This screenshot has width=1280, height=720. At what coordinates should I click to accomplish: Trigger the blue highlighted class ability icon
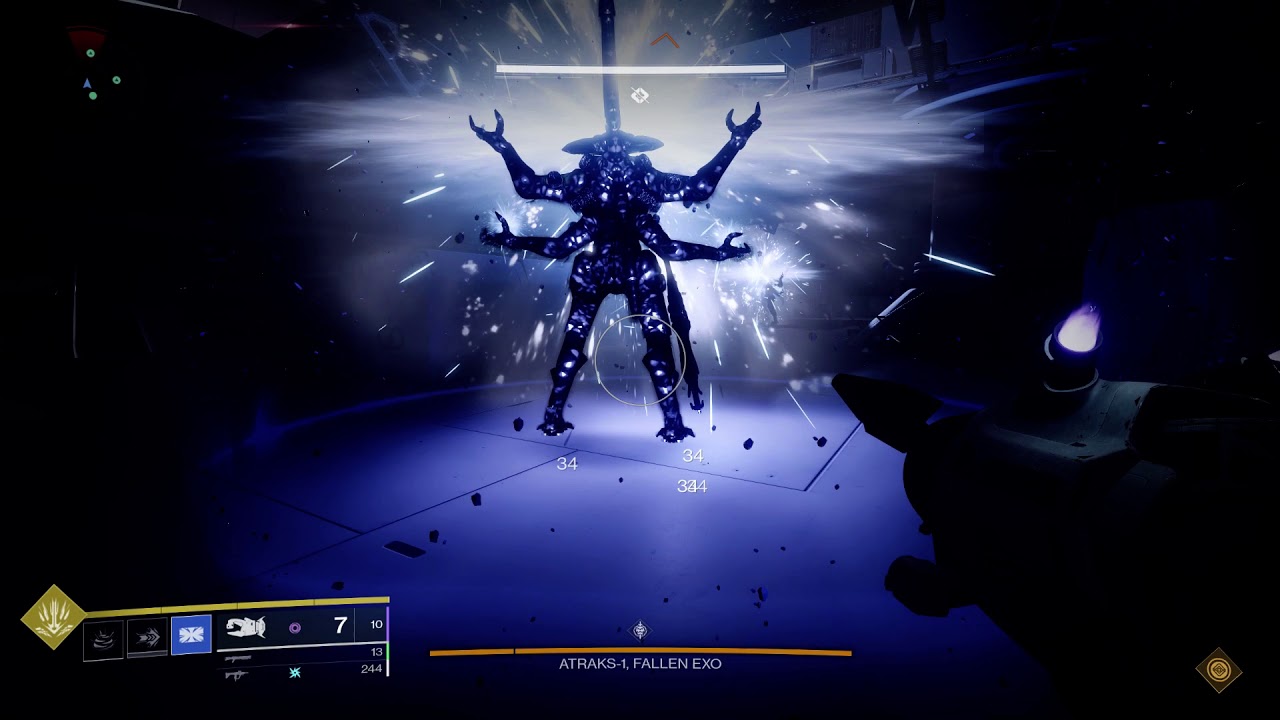pyautogui.click(x=191, y=635)
